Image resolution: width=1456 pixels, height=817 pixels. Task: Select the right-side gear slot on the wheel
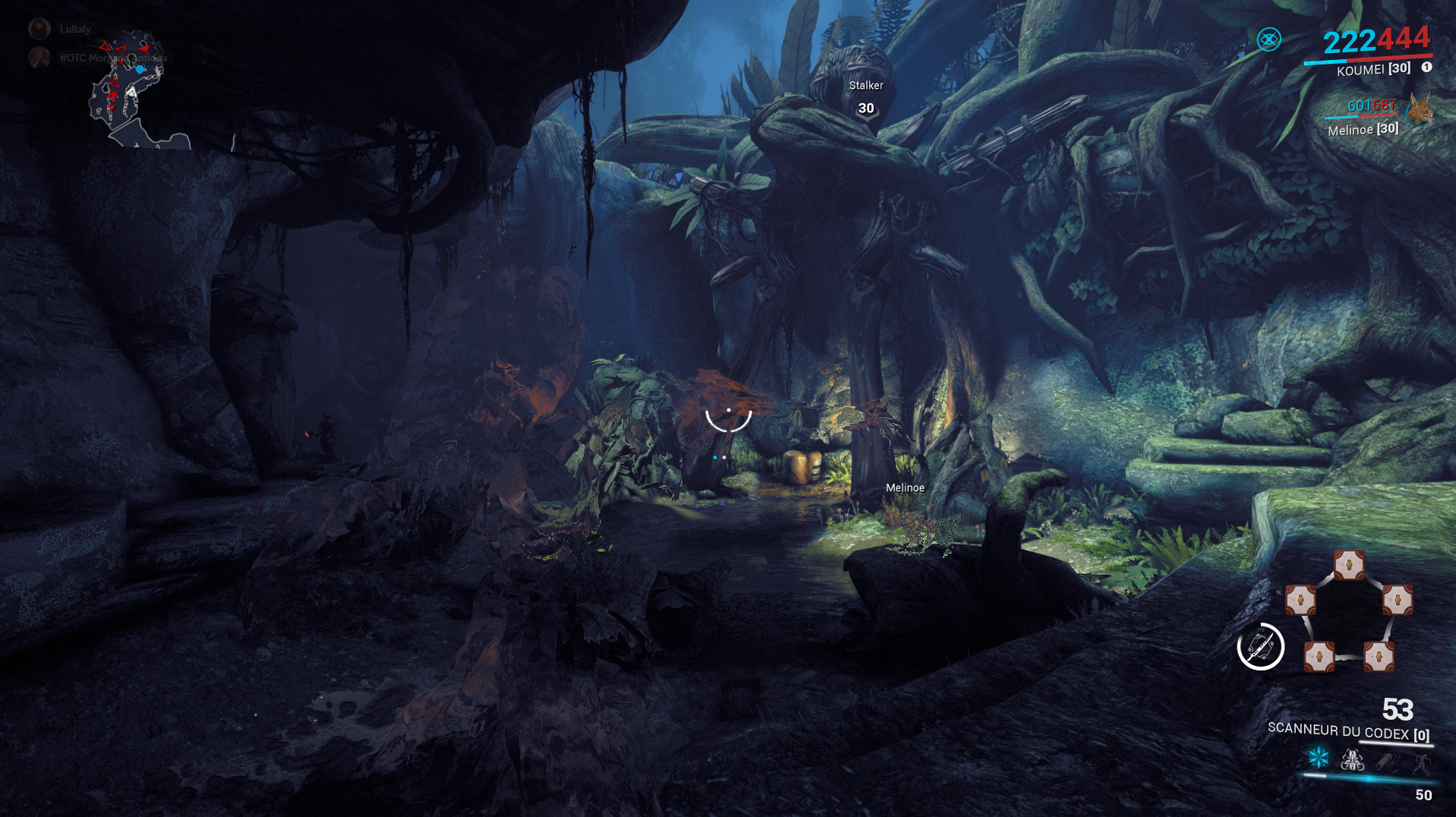coord(1398,600)
